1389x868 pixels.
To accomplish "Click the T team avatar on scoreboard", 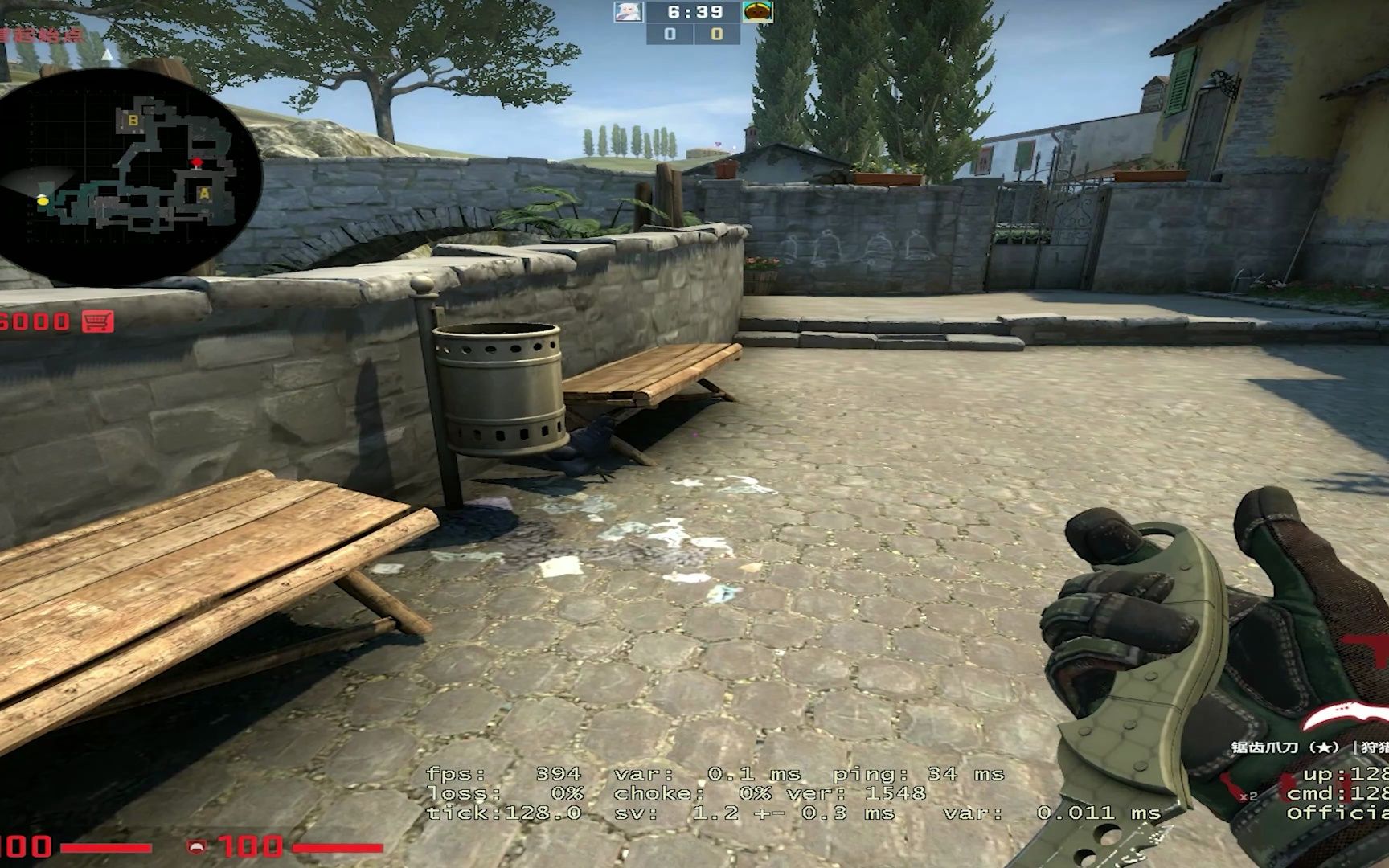I will 758,13.
